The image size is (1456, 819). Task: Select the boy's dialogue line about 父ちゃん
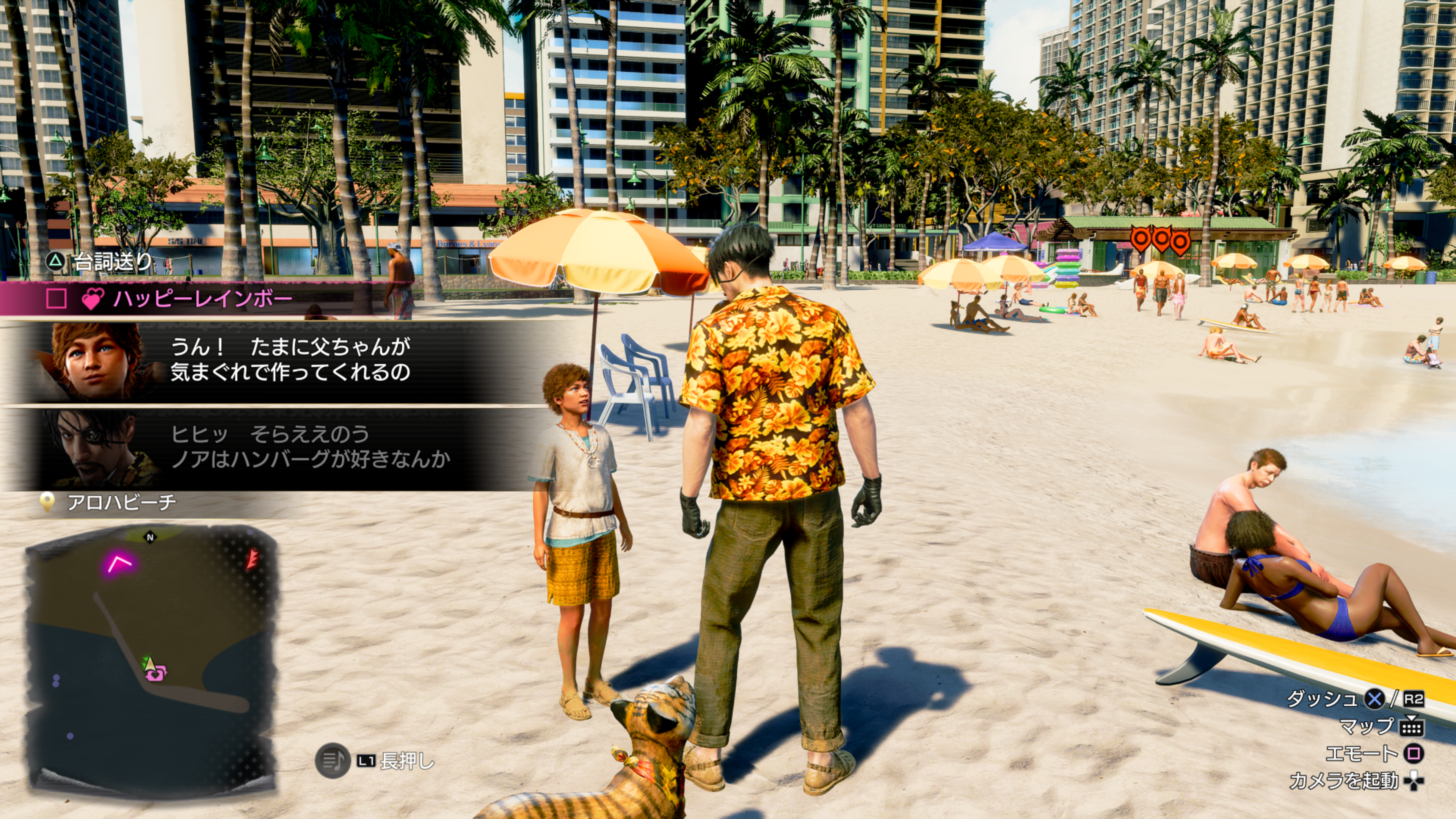point(290,360)
